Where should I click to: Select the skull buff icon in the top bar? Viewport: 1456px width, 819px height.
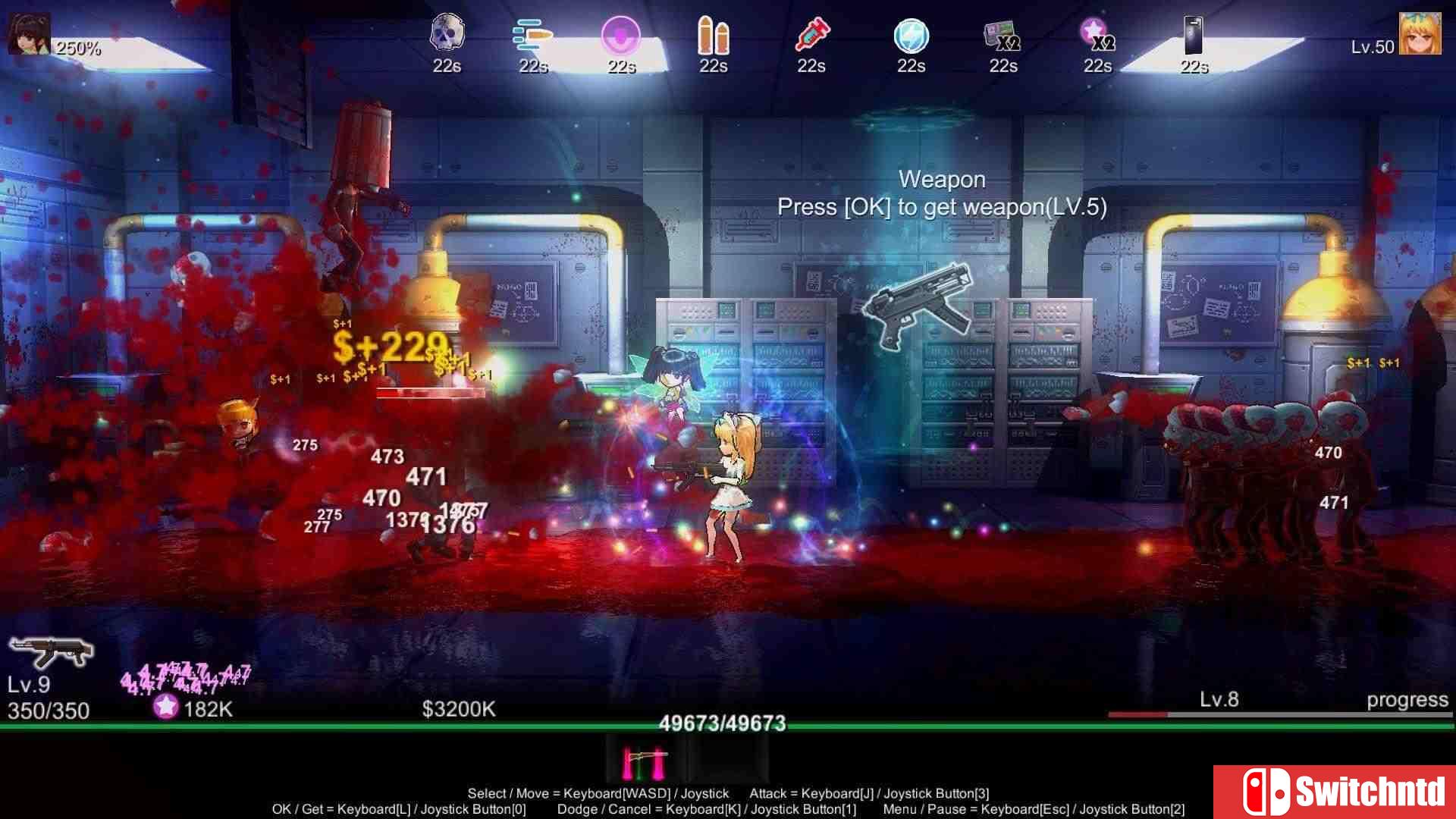click(447, 34)
